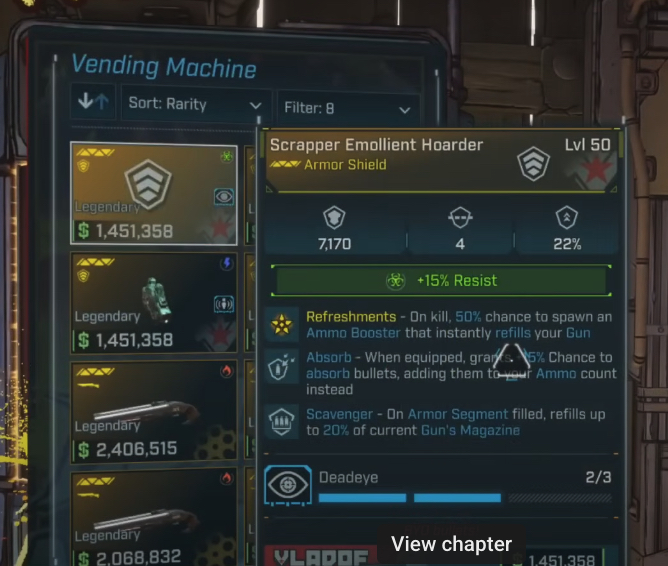
Task: Select the legendary item with the green figure icon
Action: [x=153, y=303]
